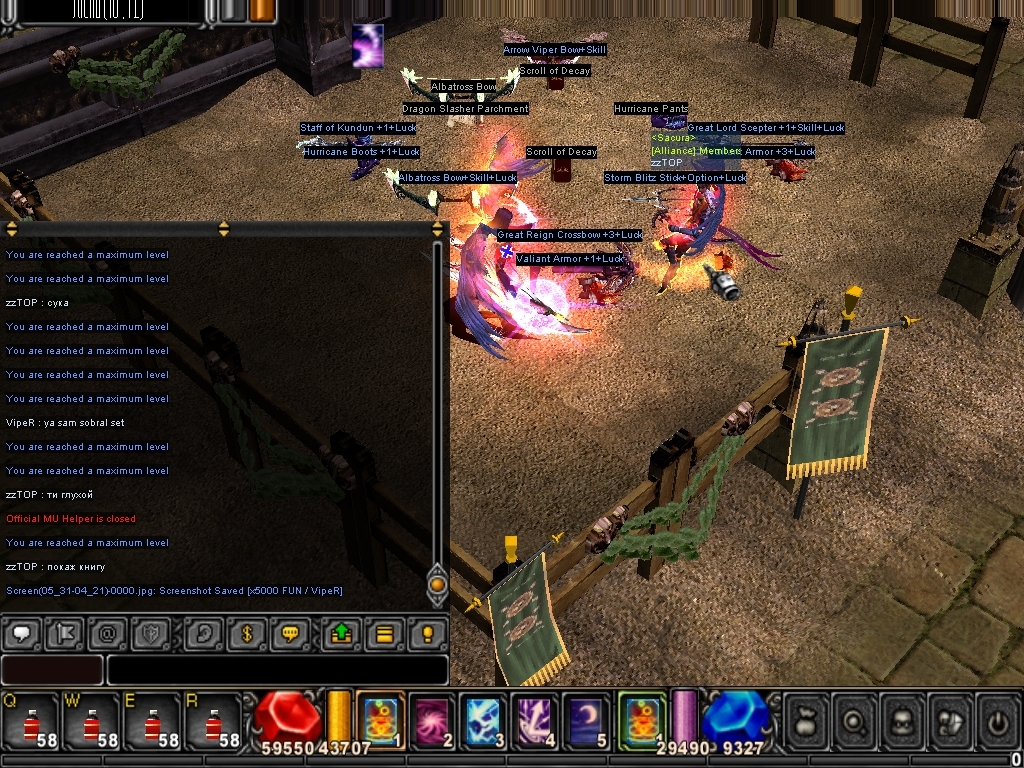This screenshot has height=768, width=1024.
Task: Select the purple burst skill in slot 4
Action: [535, 720]
